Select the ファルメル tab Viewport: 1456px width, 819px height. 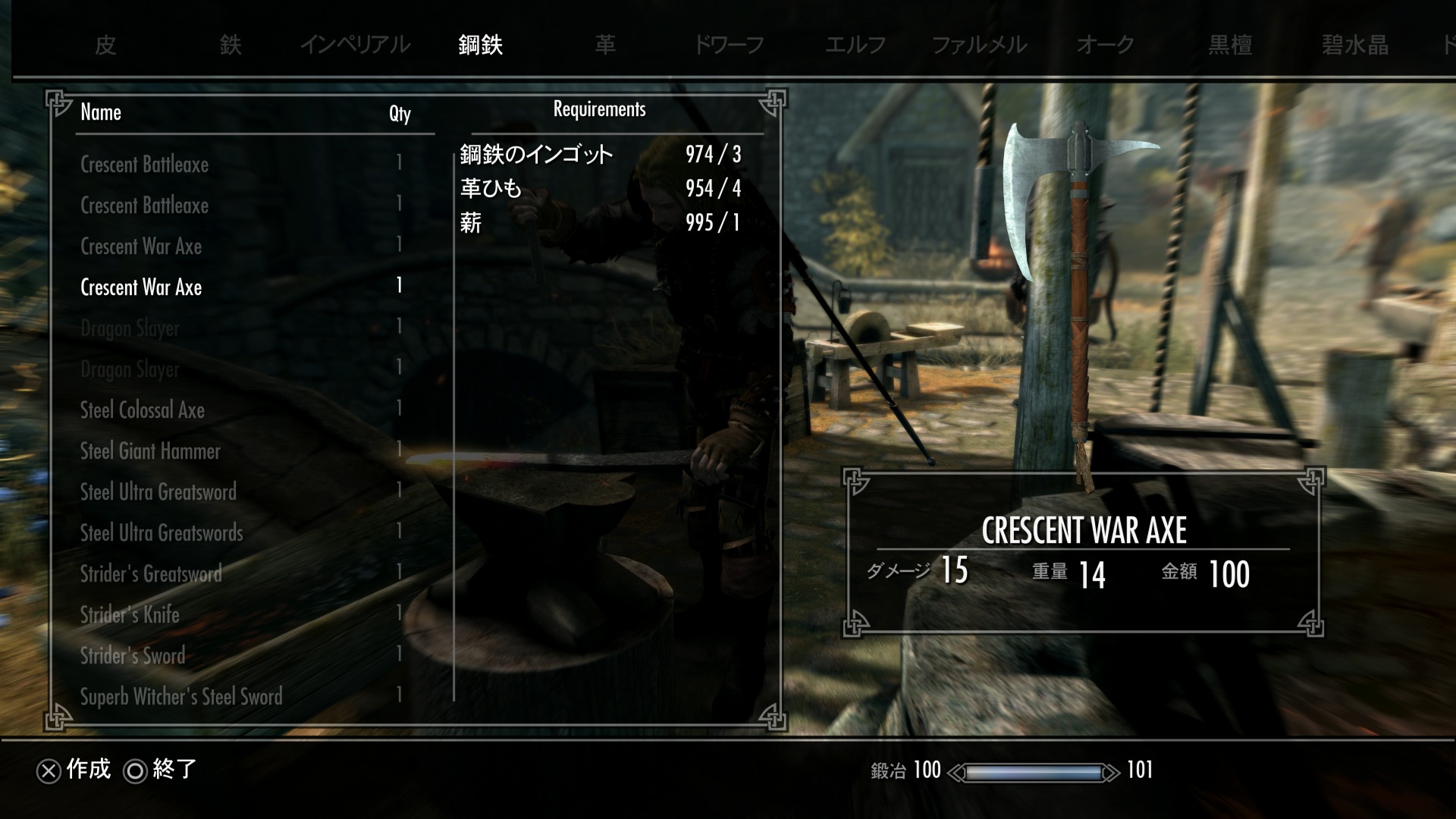click(979, 45)
